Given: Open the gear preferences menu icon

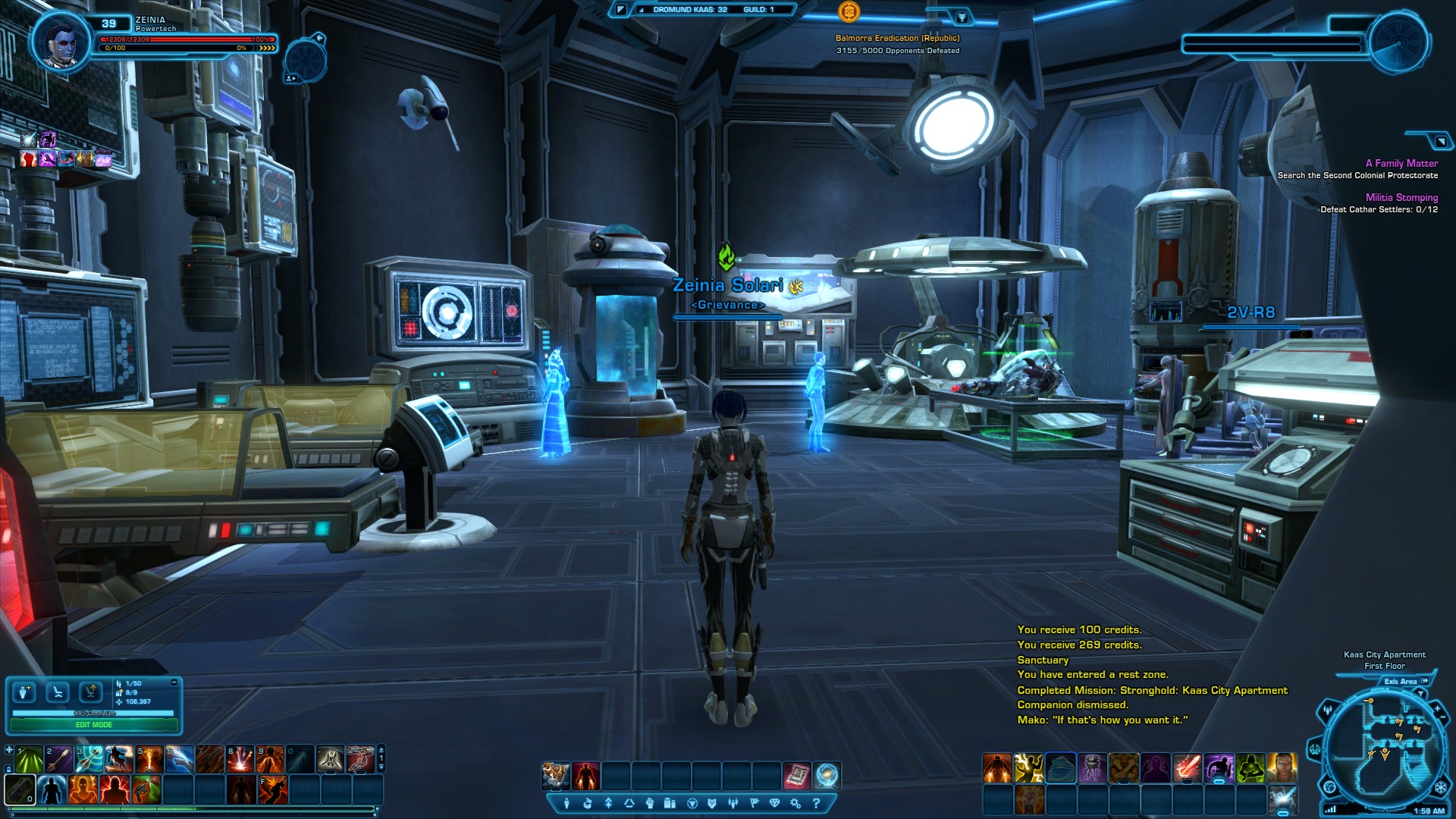Looking at the screenshot, I should 795,803.
